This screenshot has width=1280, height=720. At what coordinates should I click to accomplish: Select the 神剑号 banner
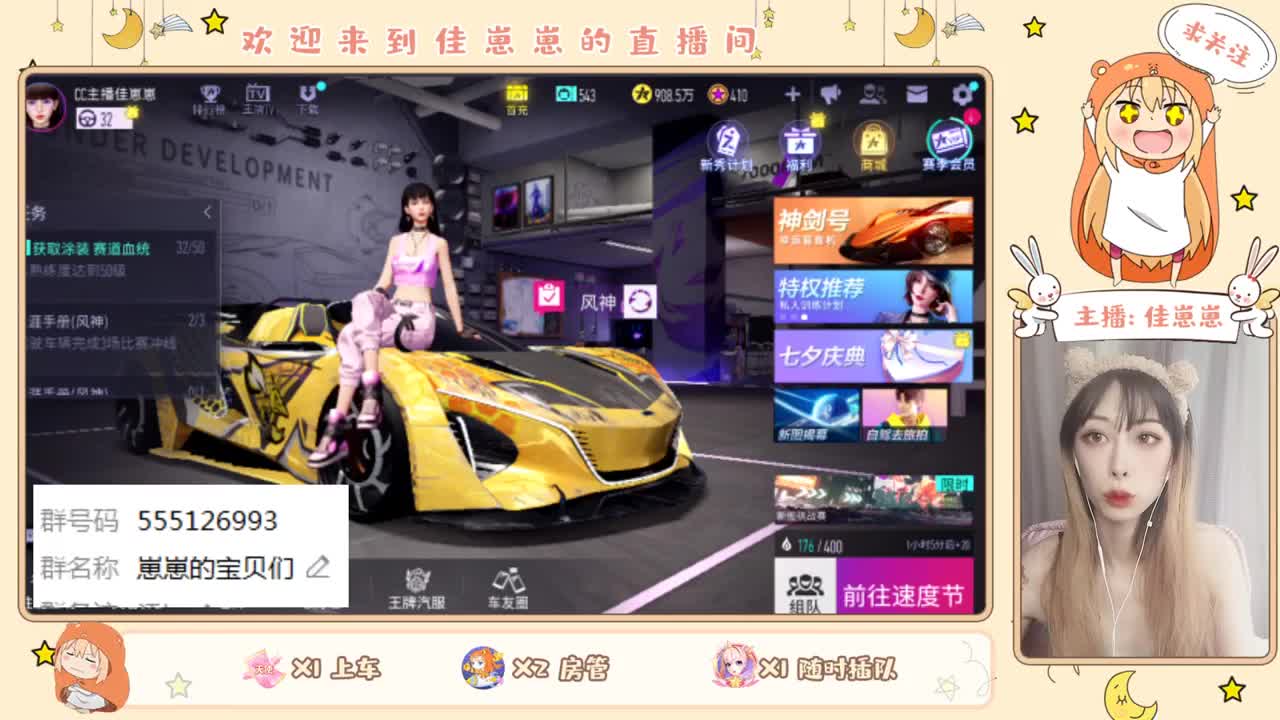872,228
